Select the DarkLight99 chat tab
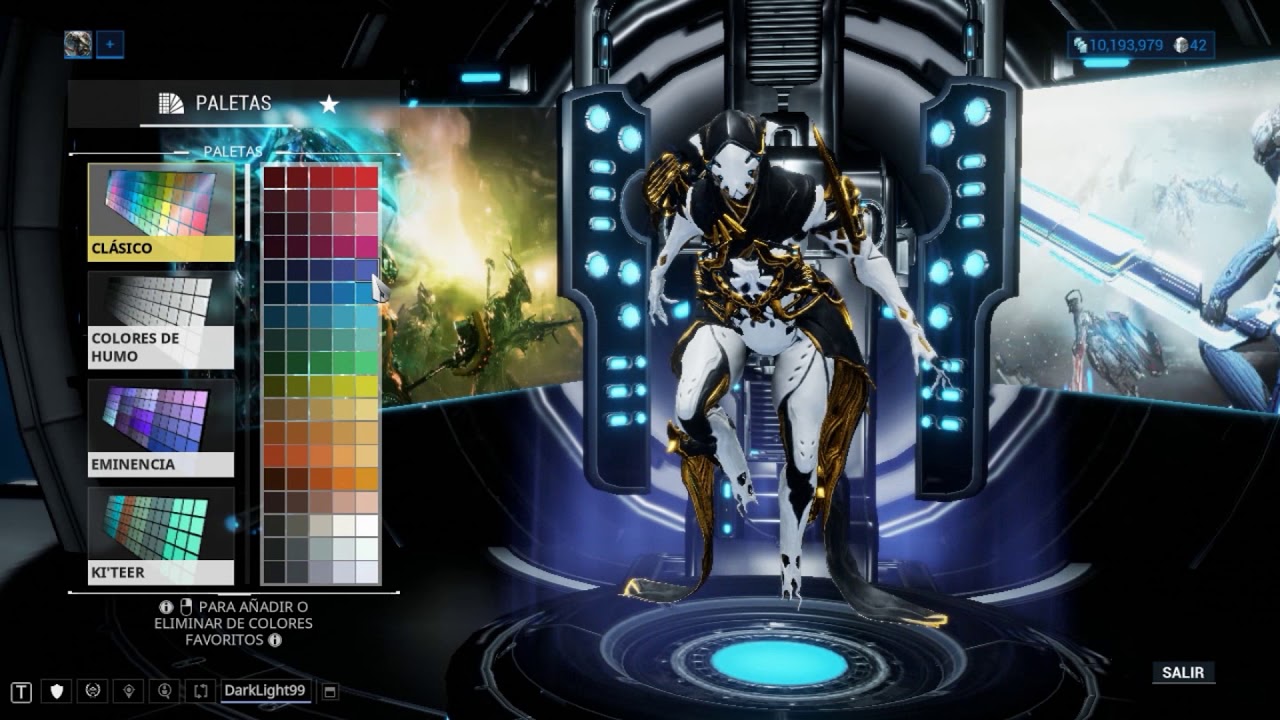 pos(265,690)
